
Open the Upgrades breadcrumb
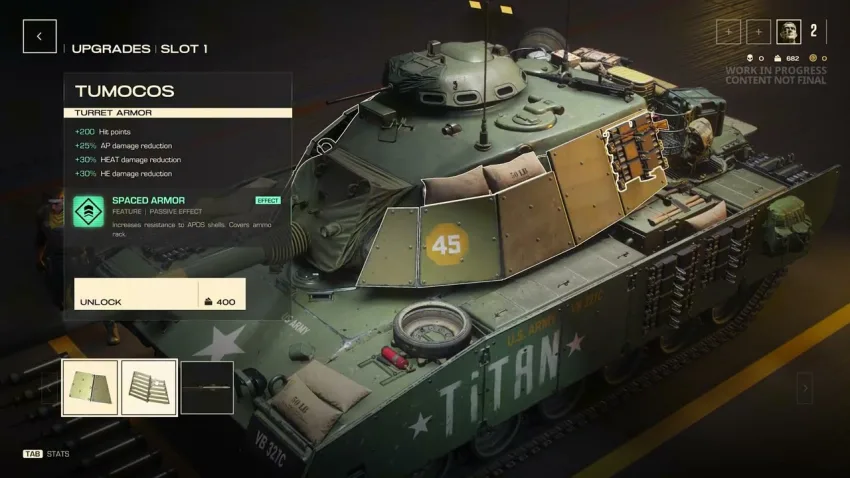click(111, 48)
